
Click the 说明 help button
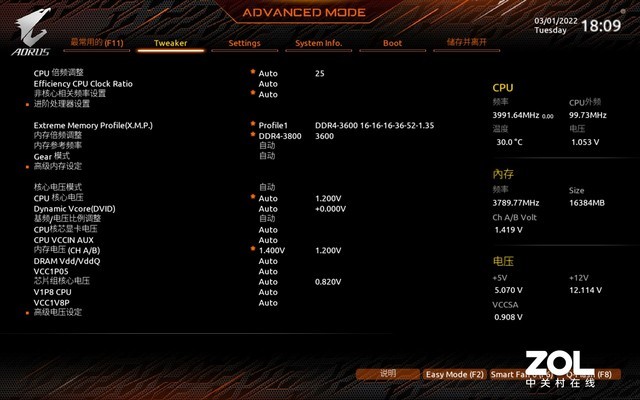coord(388,374)
